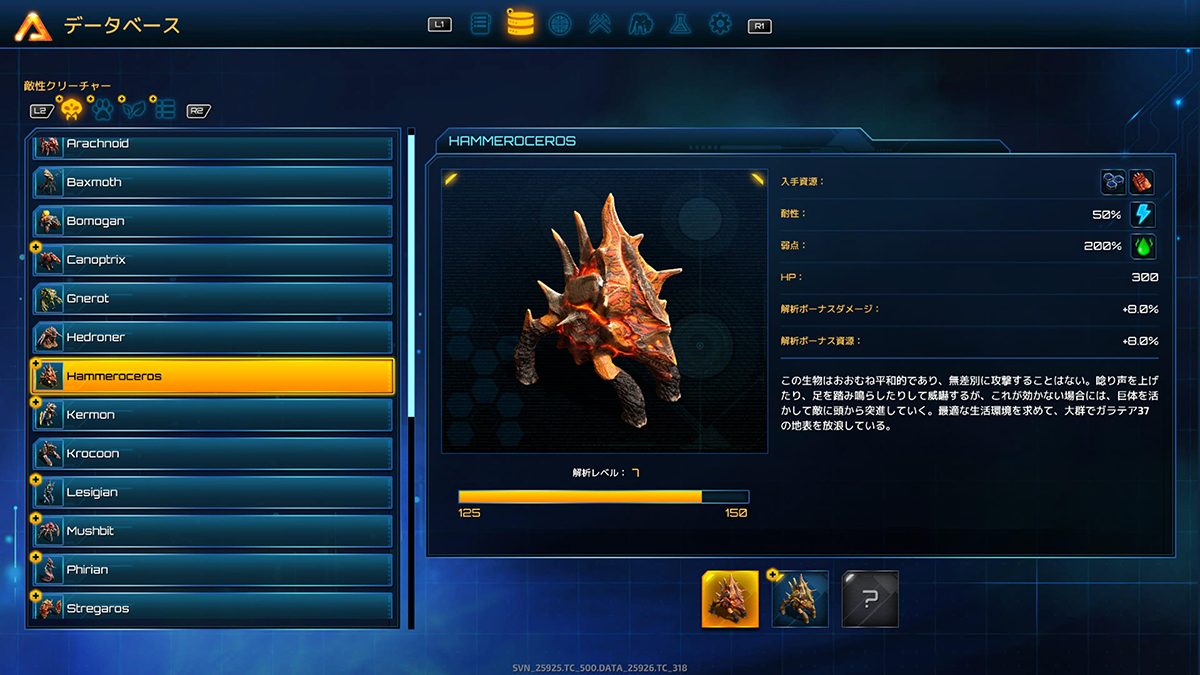Switch to the flask research tab
The image size is (1200, 675).
point(680,23)
